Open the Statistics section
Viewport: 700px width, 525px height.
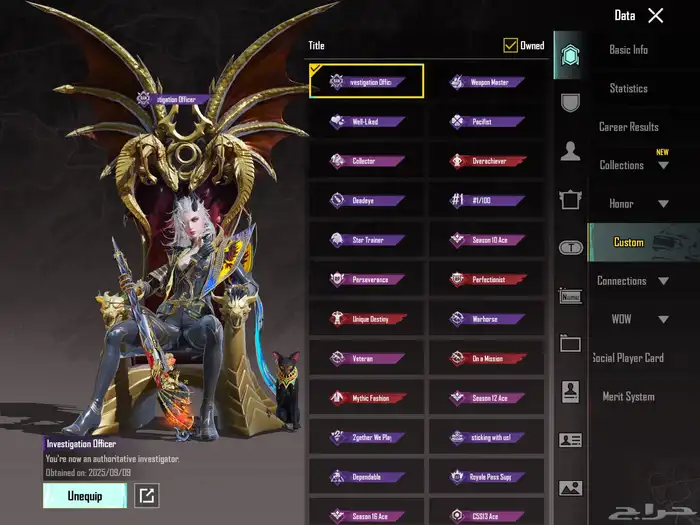(628, 88)
